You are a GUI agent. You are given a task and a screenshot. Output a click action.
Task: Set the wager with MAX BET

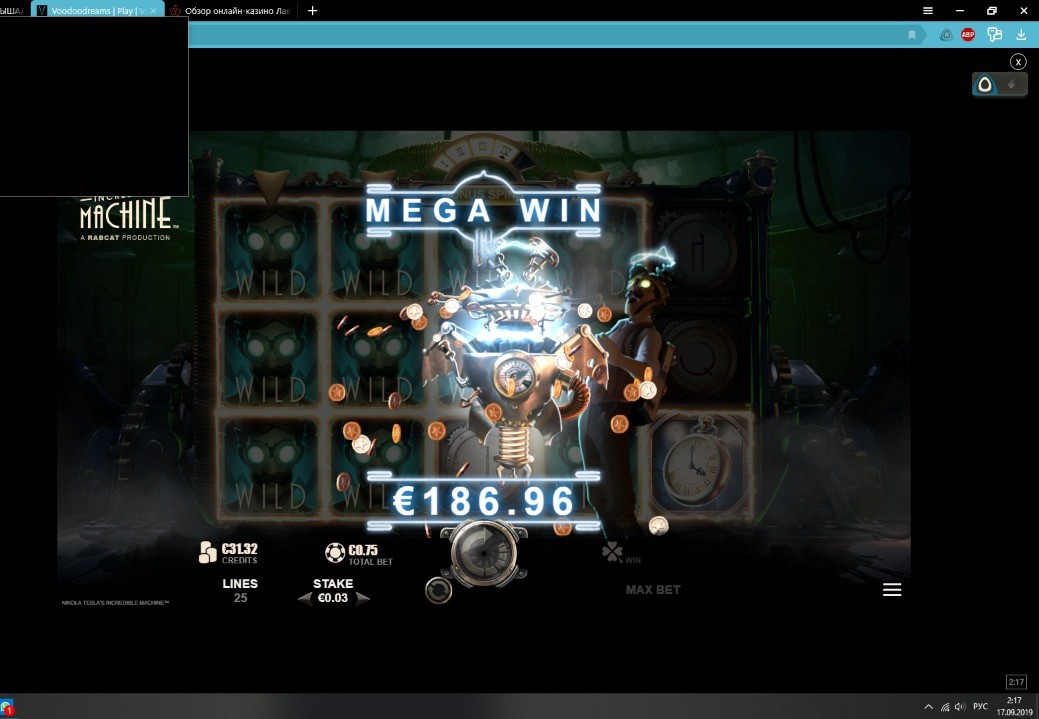[x=653, y=590]
